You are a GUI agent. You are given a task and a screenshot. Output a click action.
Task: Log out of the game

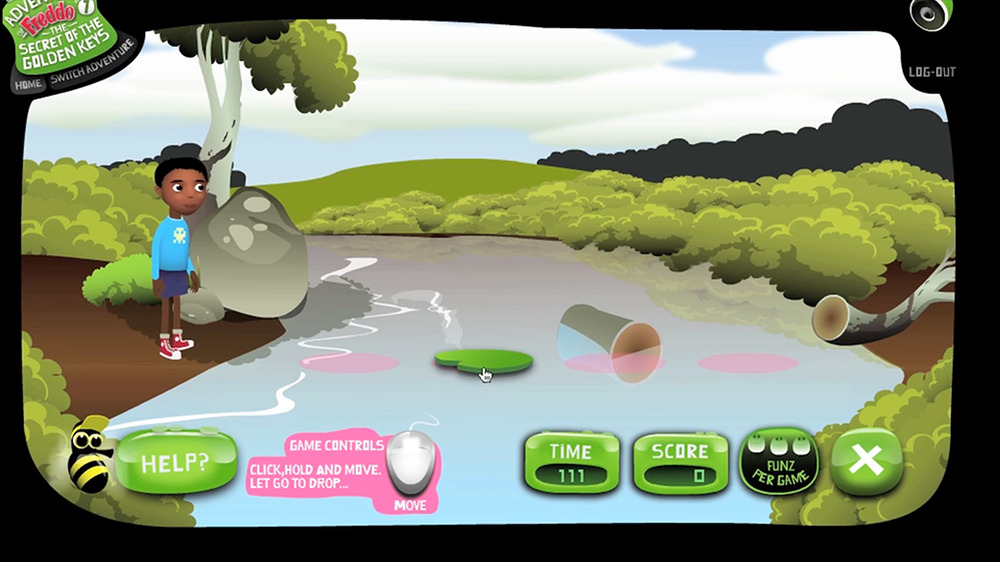point(932,72)
